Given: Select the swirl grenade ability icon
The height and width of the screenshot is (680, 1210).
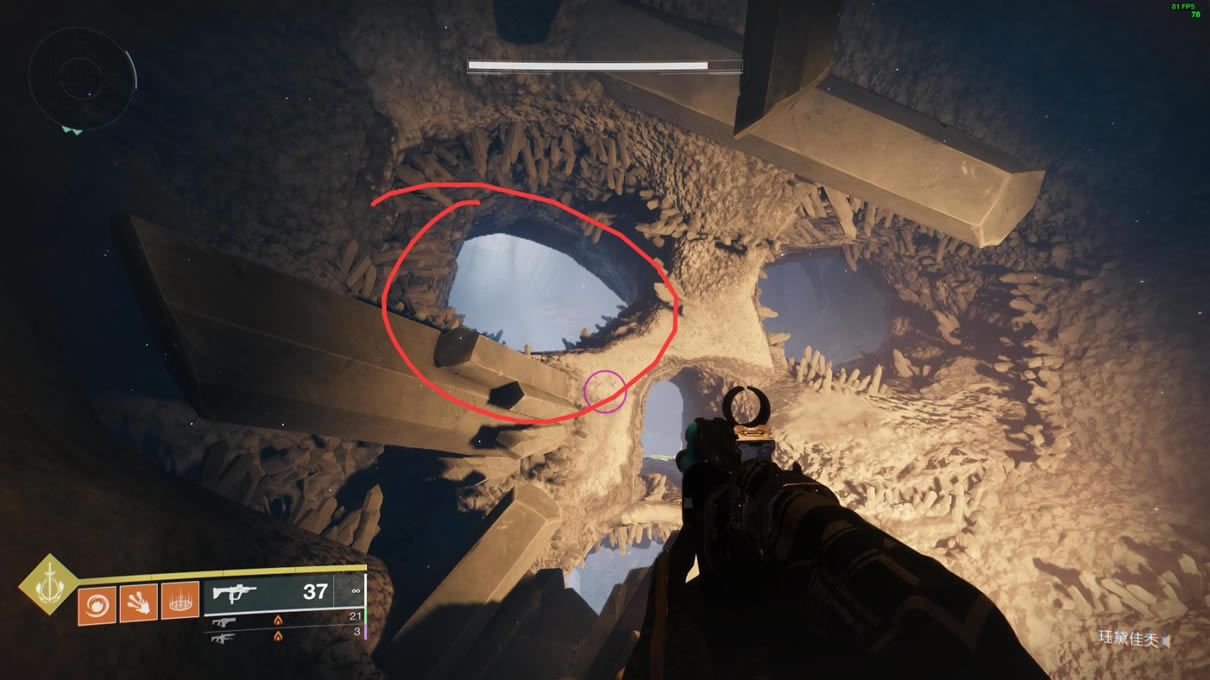Looking at the screenshot, I should pos(97,604).
